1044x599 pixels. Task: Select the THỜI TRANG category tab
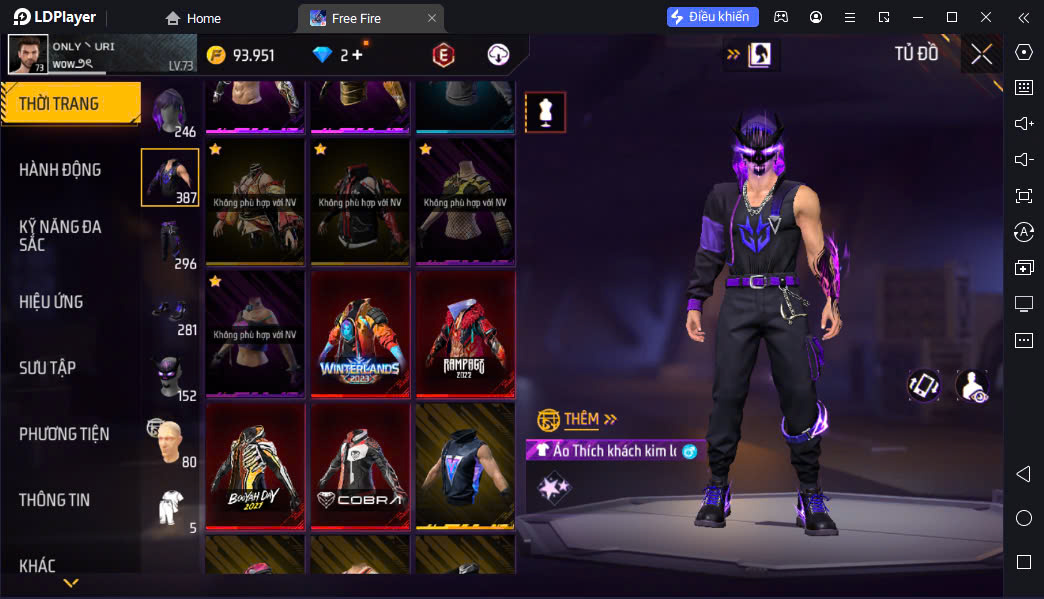click(x=68, y=104)
